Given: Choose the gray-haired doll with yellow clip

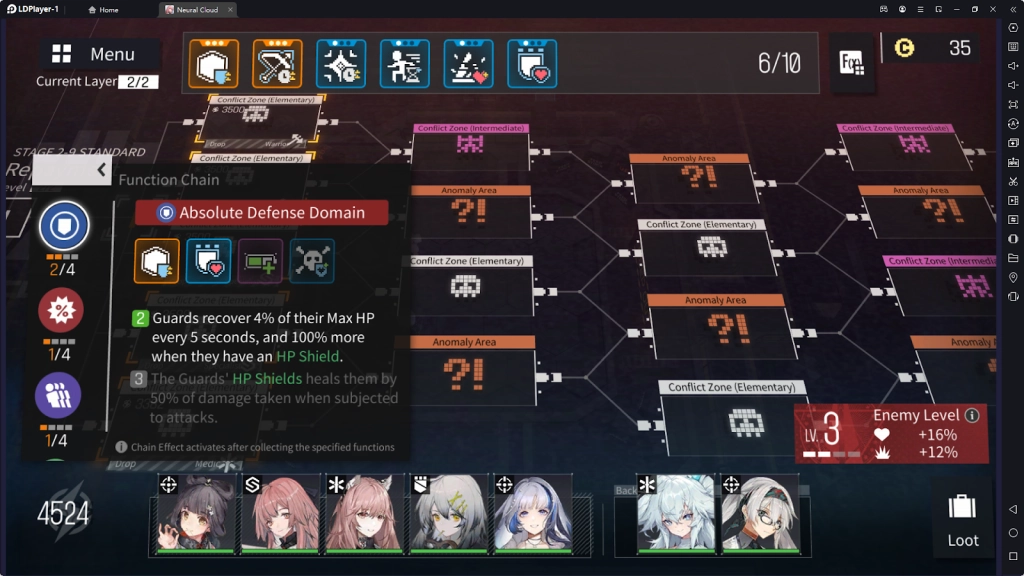Looking at the screenshot, I should pos(447,513).
